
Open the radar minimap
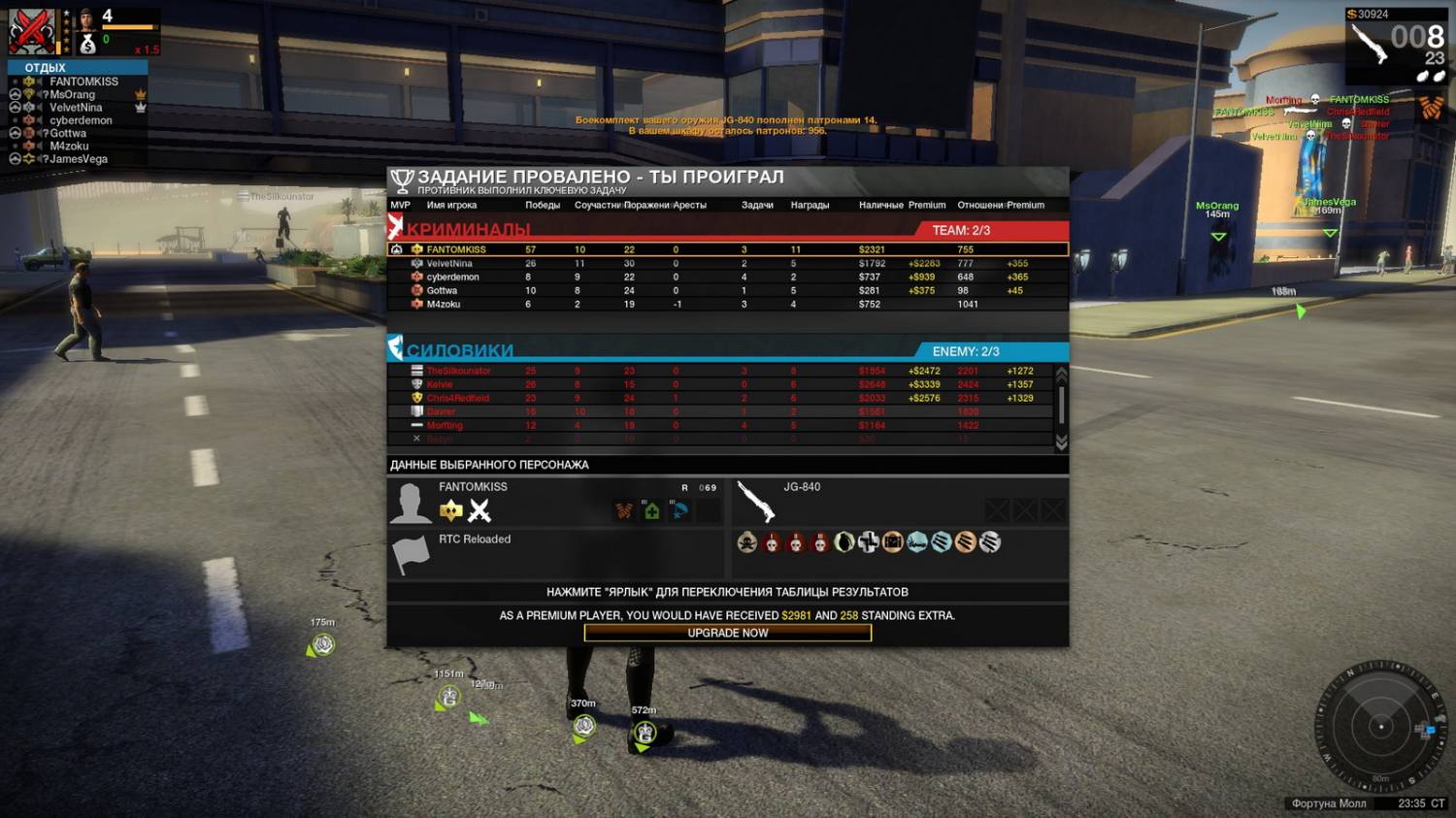1379,726
